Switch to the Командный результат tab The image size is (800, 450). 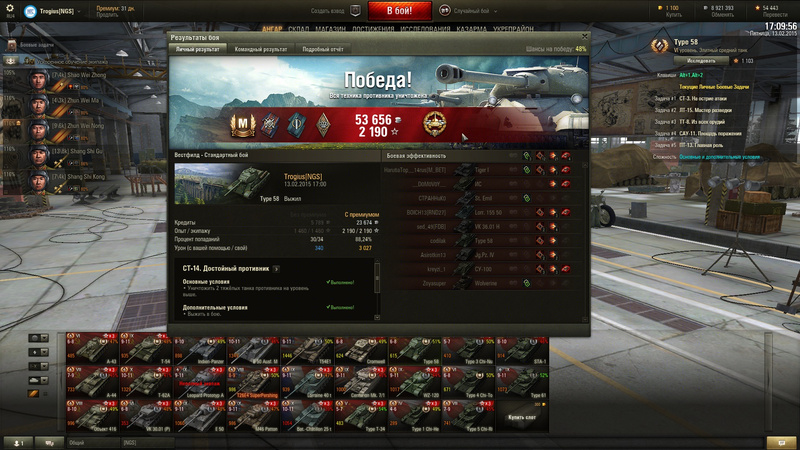click(258, 48)
